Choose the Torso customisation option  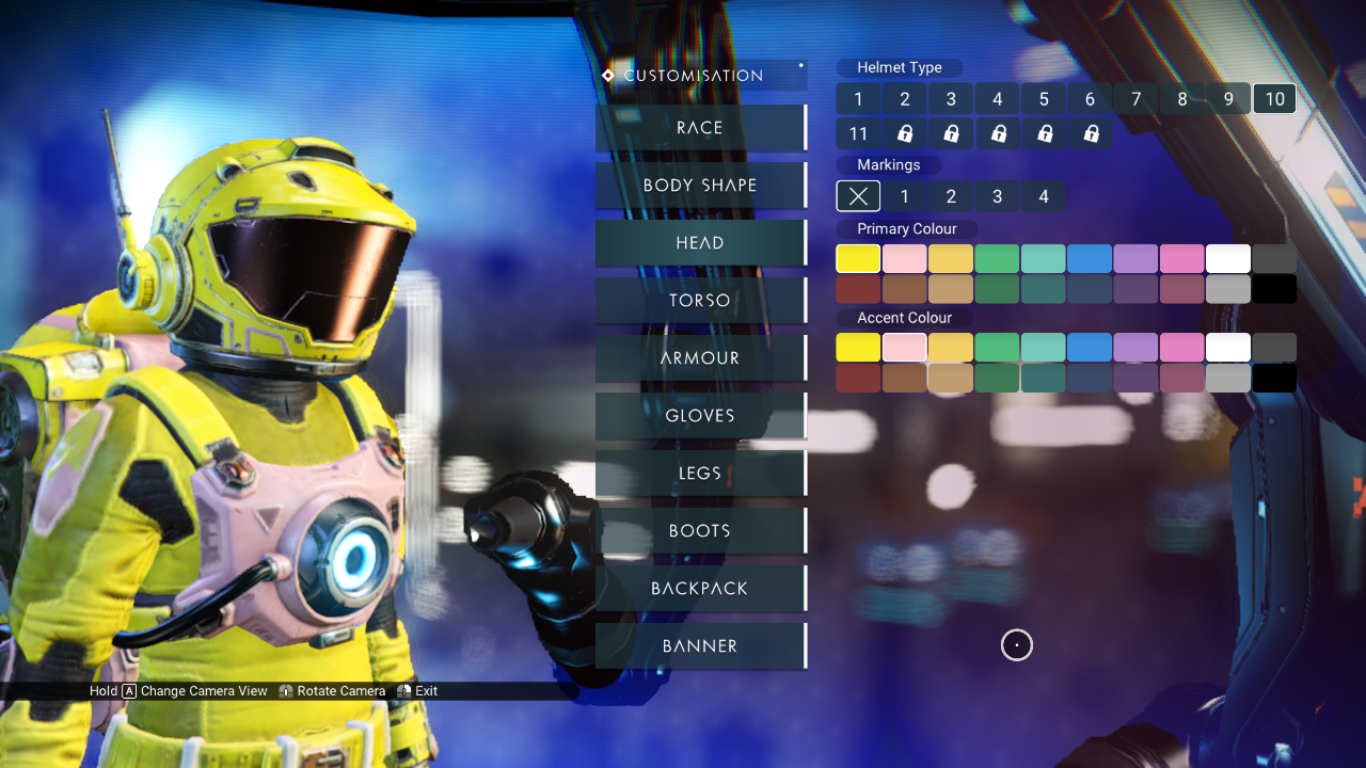[x=700, y=300]
